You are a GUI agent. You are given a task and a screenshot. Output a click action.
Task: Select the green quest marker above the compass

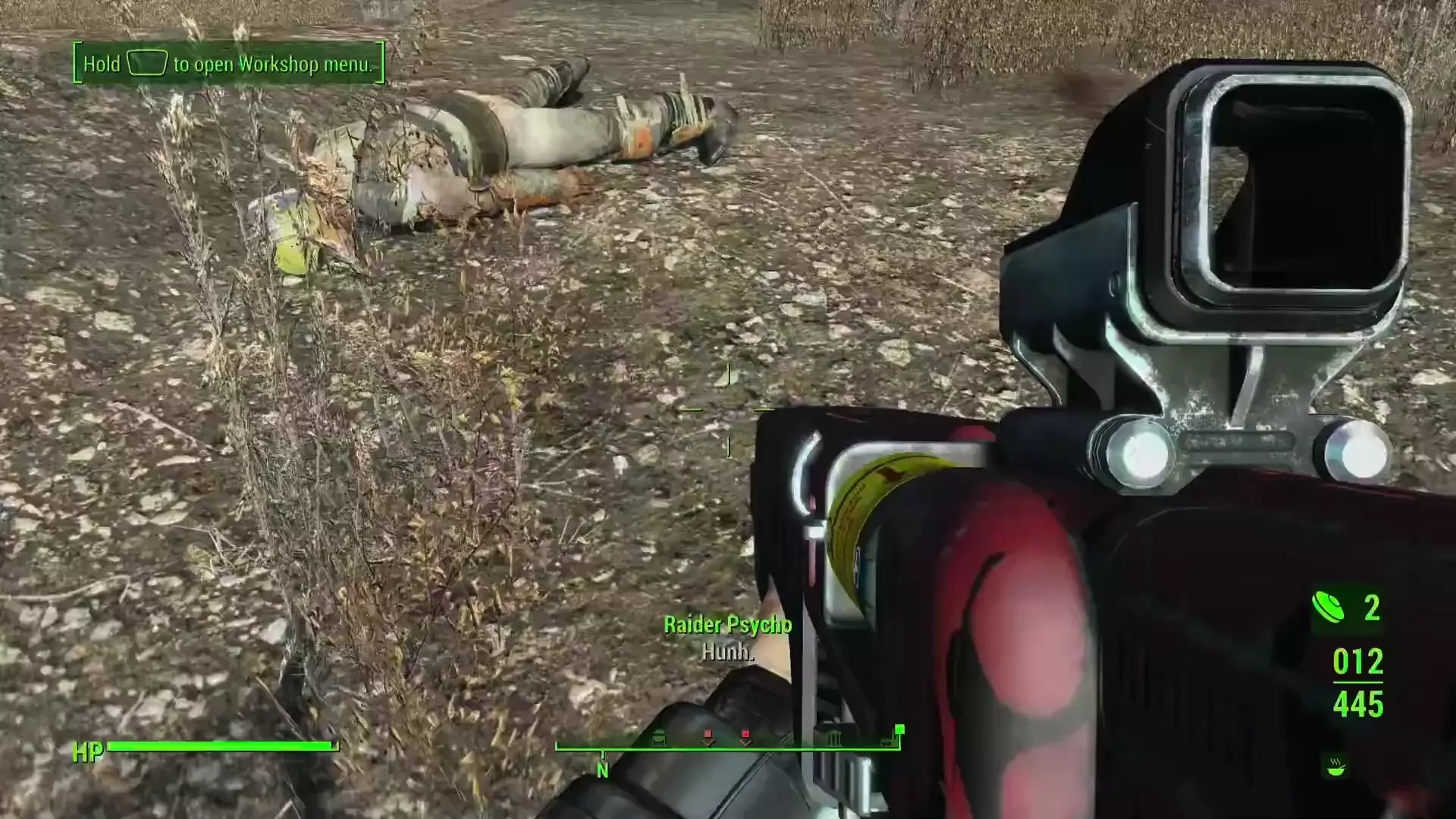point(899,730)
